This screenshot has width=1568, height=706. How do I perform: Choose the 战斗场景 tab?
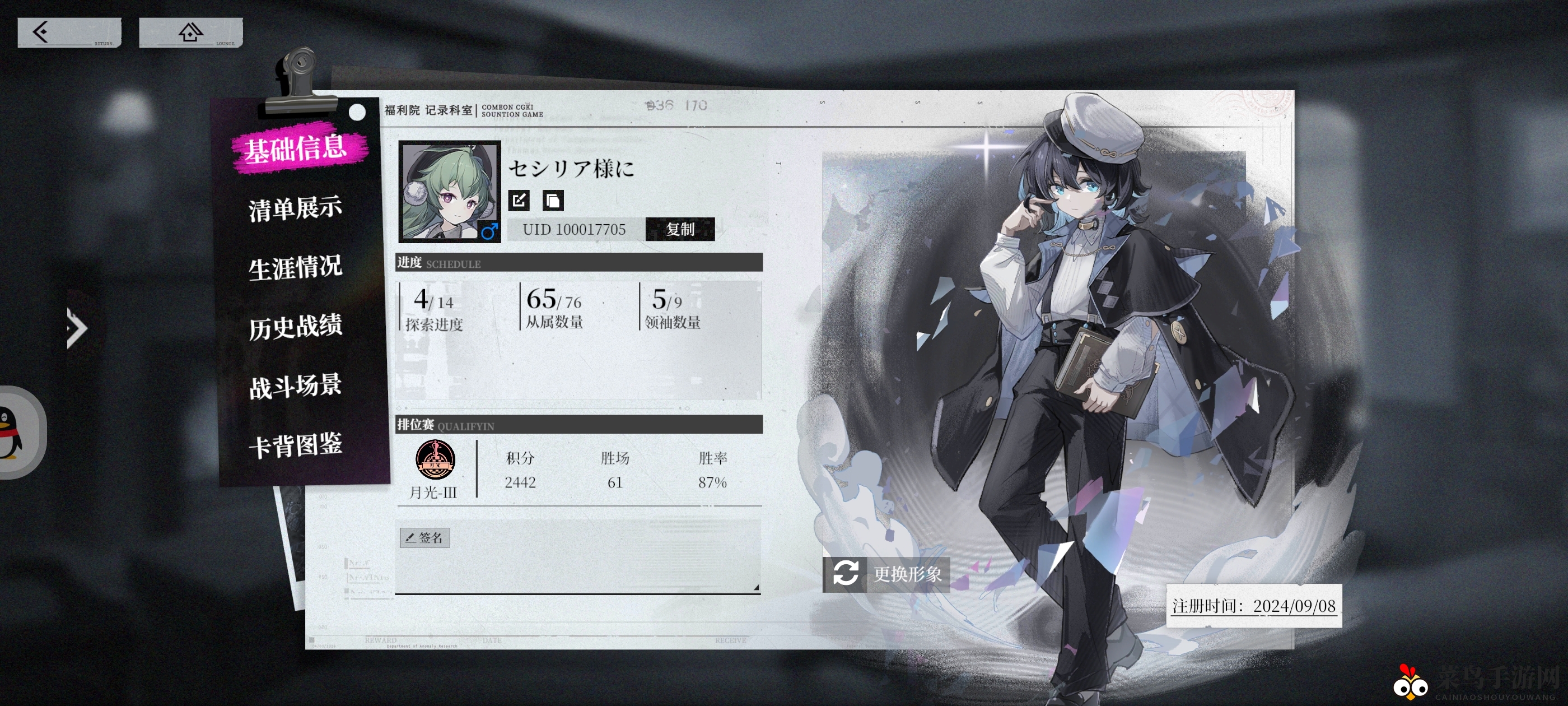point(295,385)
